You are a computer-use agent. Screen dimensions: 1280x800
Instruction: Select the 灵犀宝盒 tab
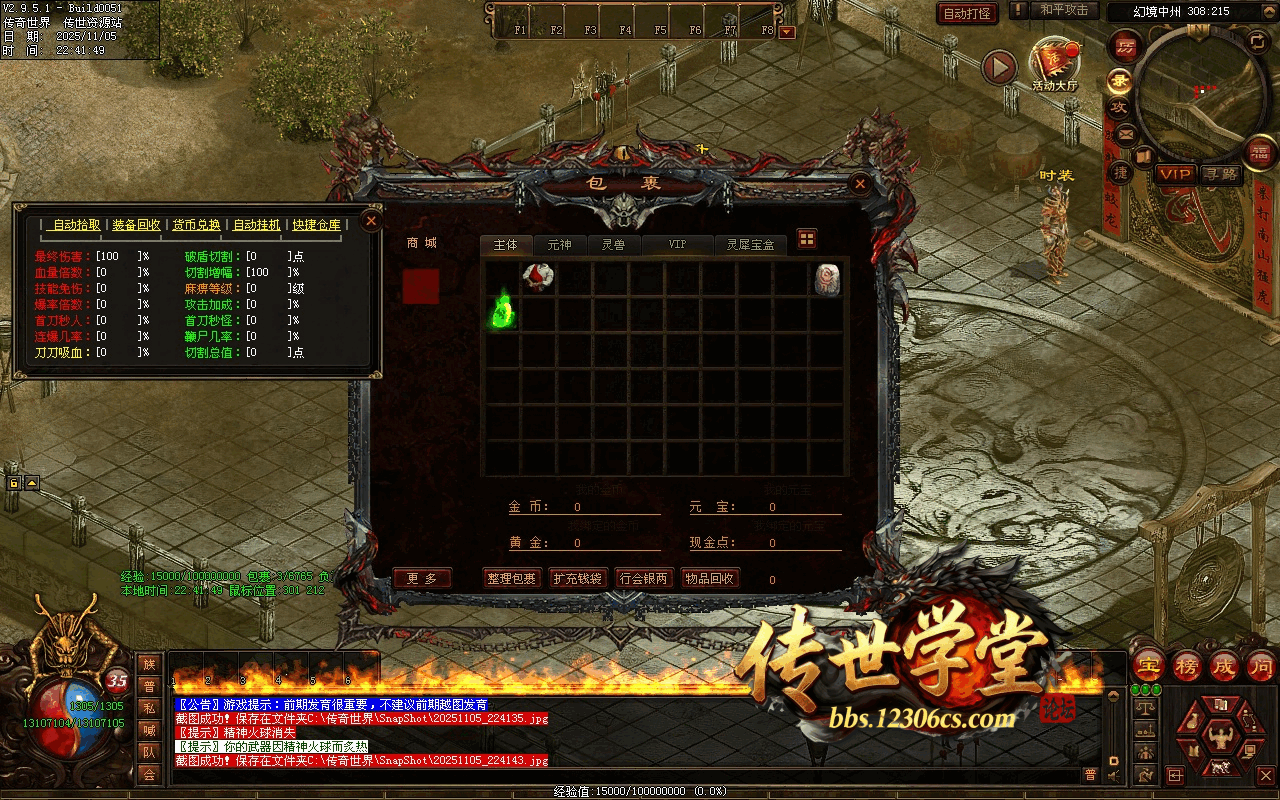pos(750,245)
